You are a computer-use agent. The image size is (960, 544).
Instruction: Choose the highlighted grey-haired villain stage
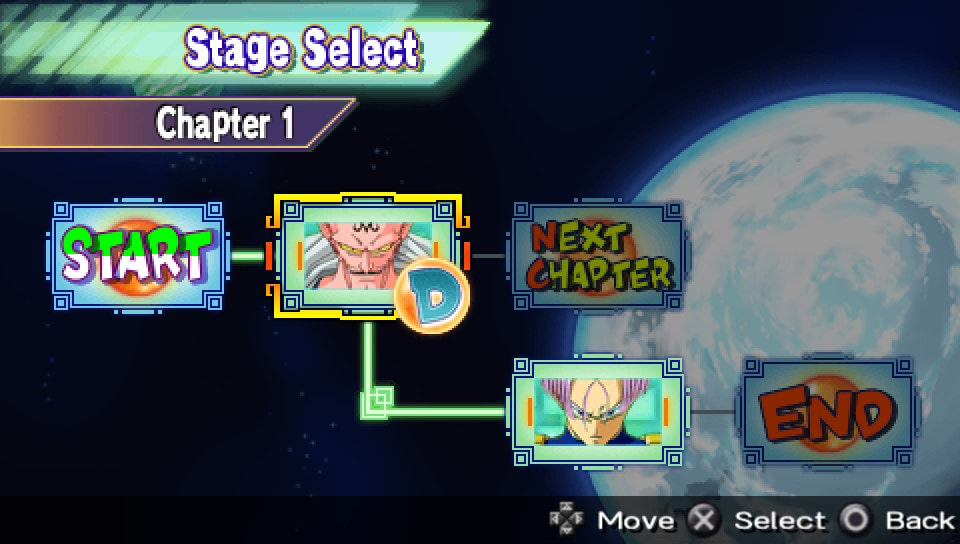(x=365, y=255)
